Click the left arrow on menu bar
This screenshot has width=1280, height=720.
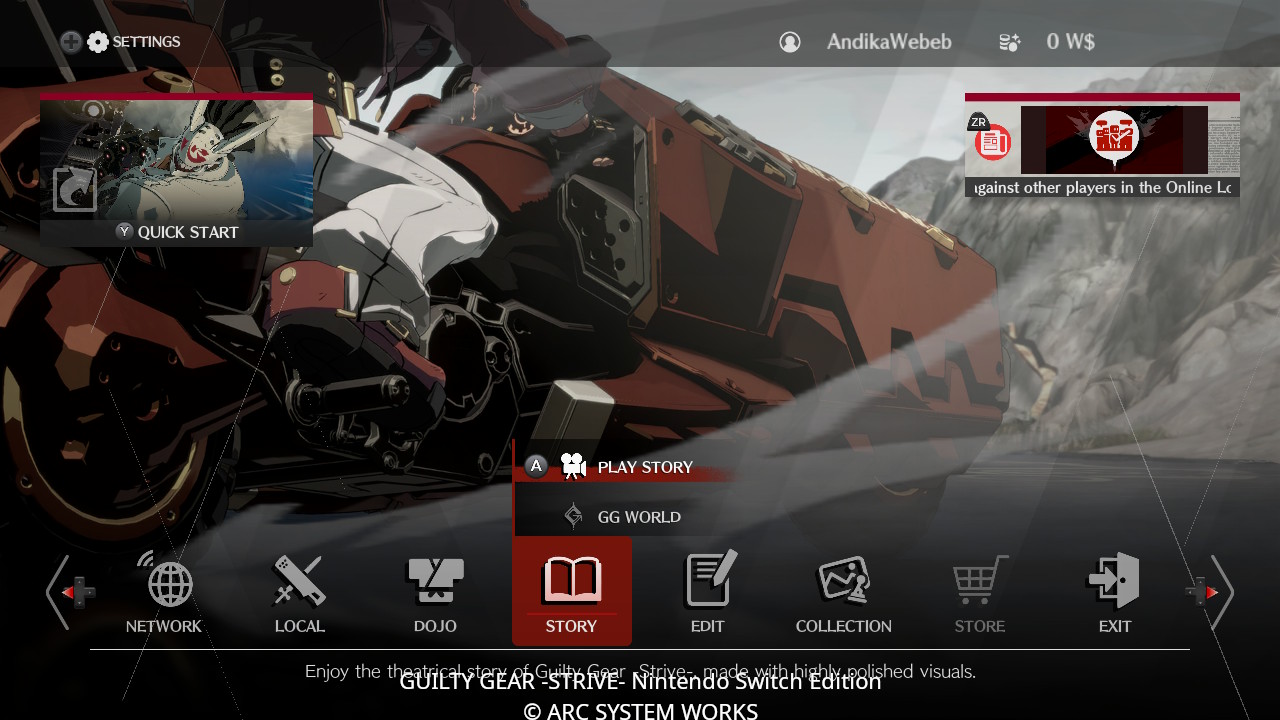click(60, 592)
